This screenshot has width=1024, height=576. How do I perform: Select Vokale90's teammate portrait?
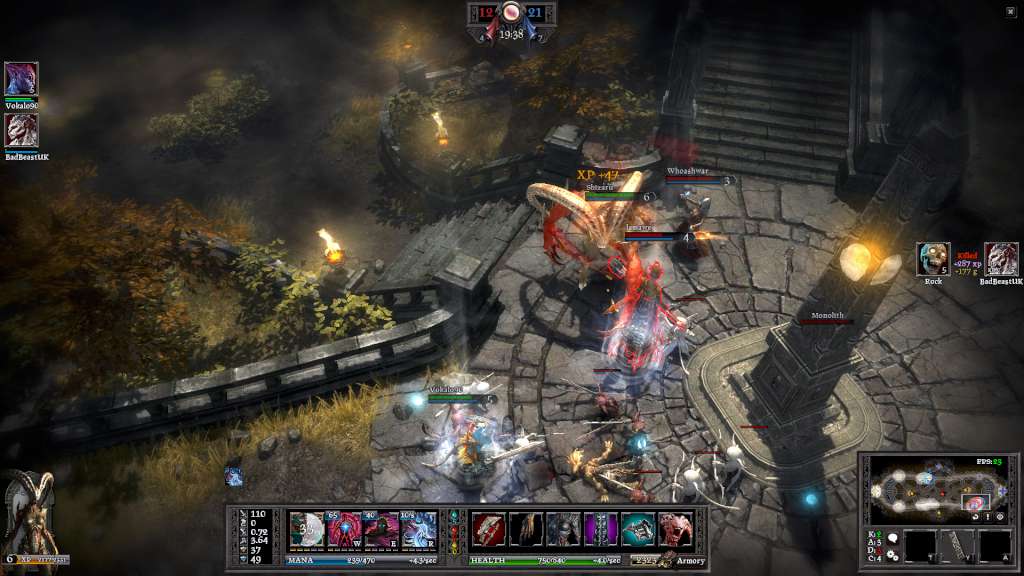point(21,78)
